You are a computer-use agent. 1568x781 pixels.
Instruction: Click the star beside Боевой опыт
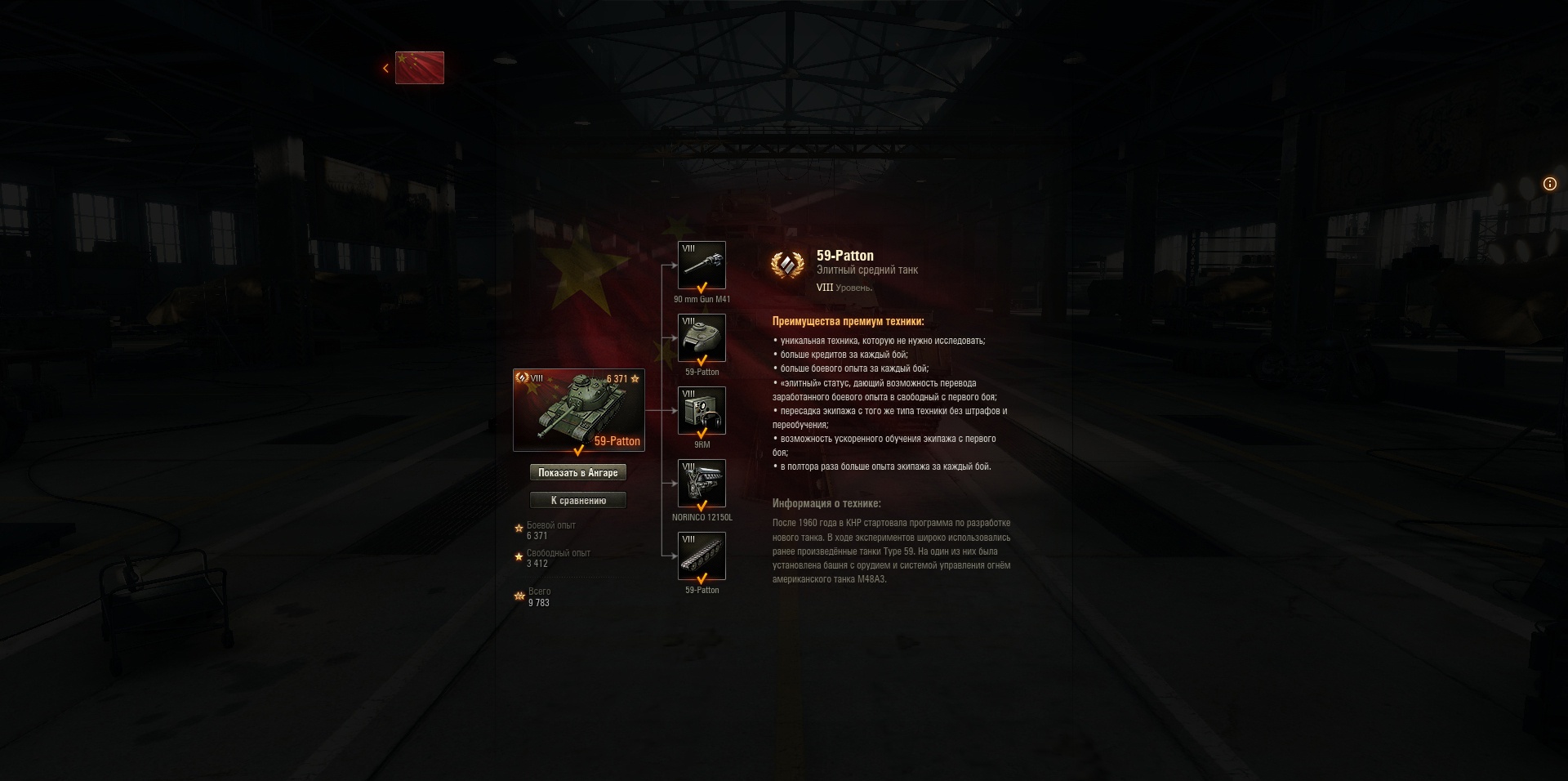point(517,529)
